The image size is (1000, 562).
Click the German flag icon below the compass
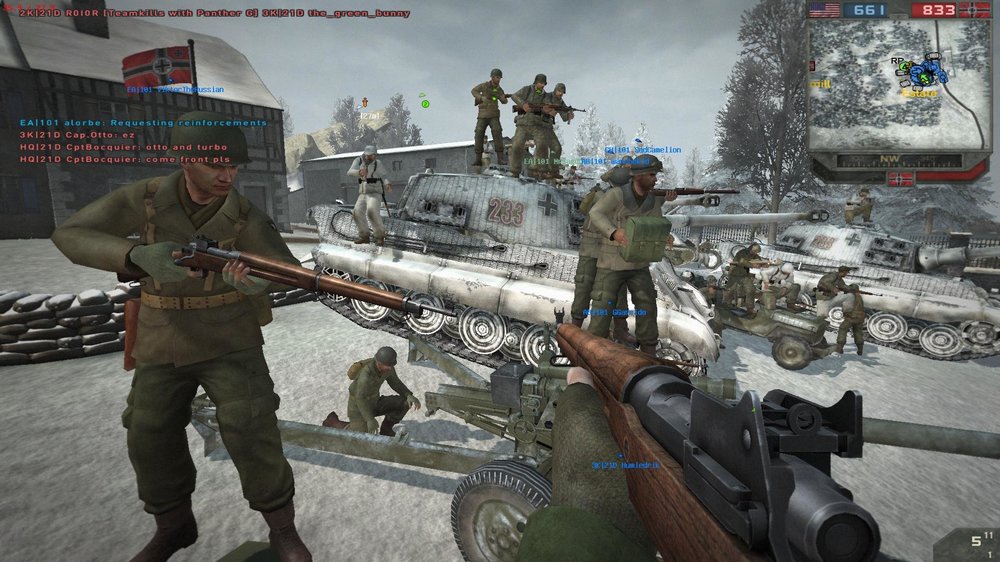click(900, 179)
